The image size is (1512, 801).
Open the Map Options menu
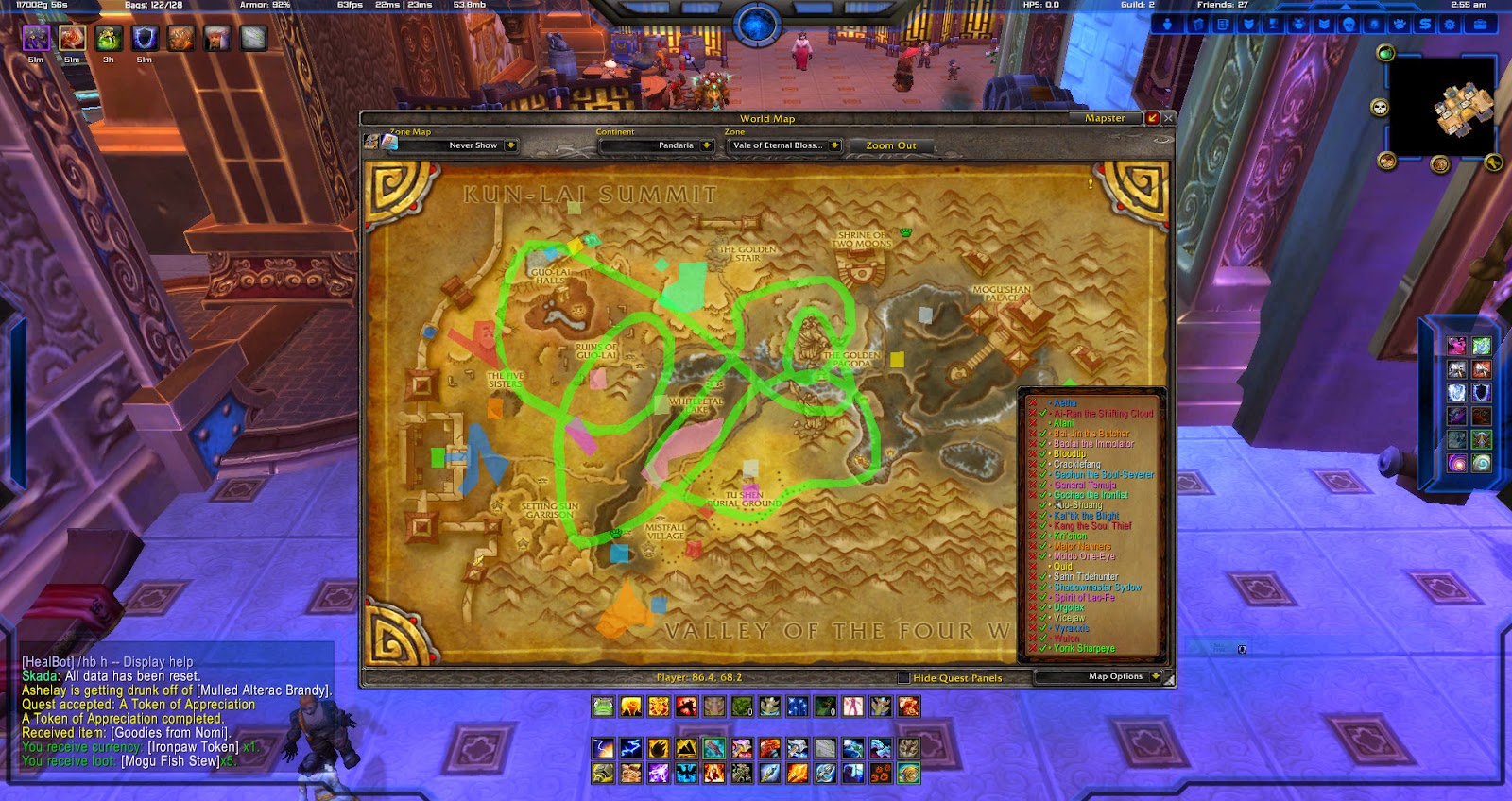pos(1114,676)
